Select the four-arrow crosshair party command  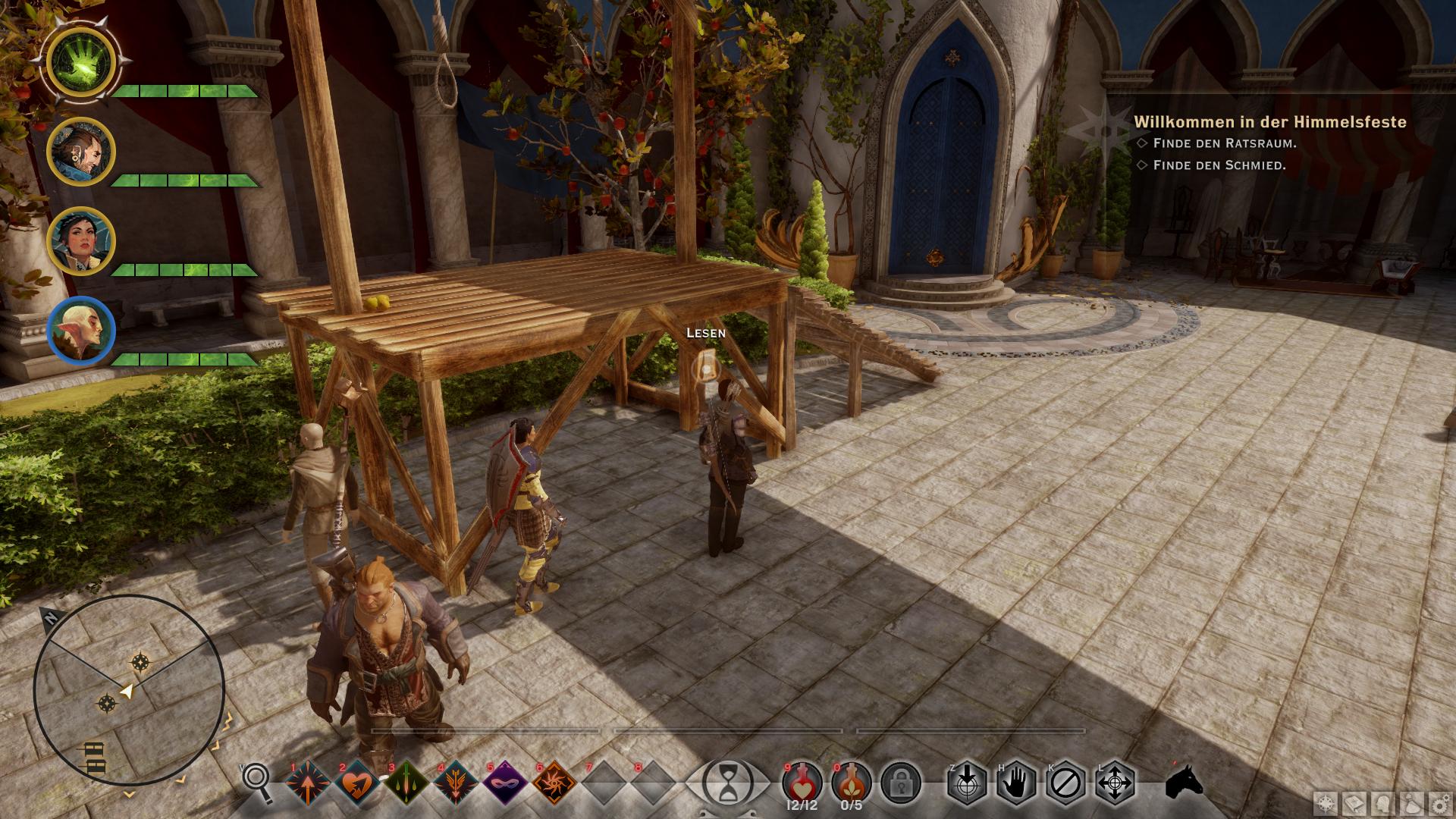pyautogui.click(x=1115, y=783)
